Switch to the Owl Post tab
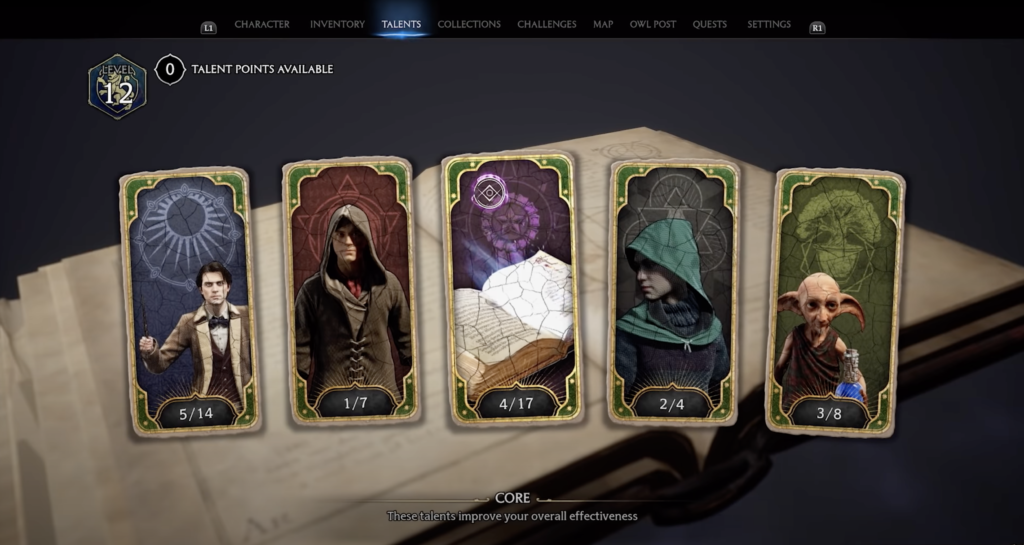Screen dimensions: 1024x545 653,24
